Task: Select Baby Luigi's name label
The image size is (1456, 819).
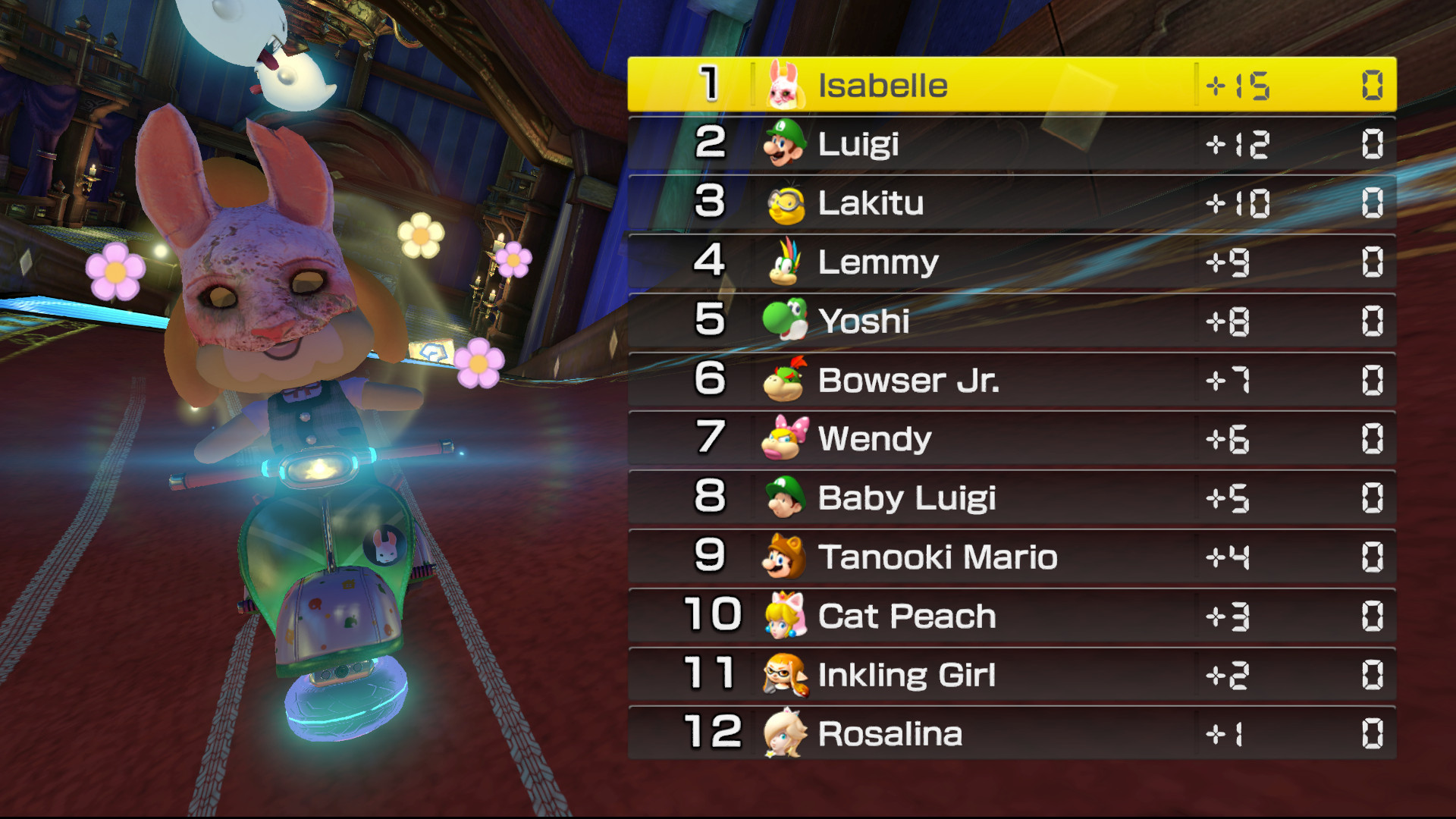Action: [x=907, y=497]
